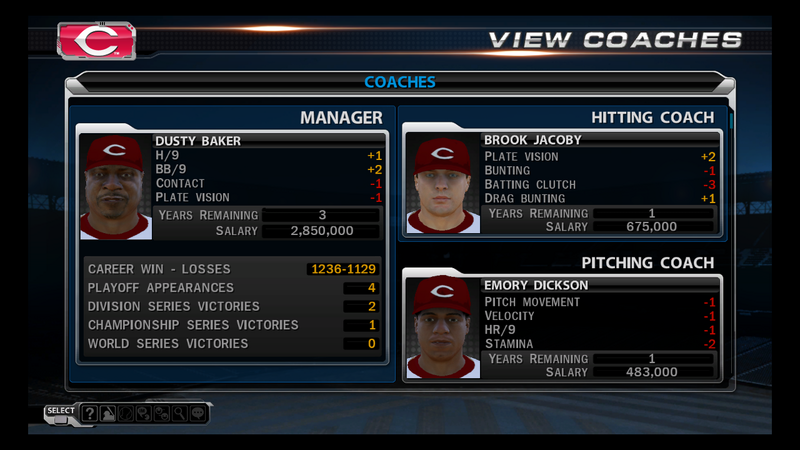Open the question mark help icon

[89, 412]
